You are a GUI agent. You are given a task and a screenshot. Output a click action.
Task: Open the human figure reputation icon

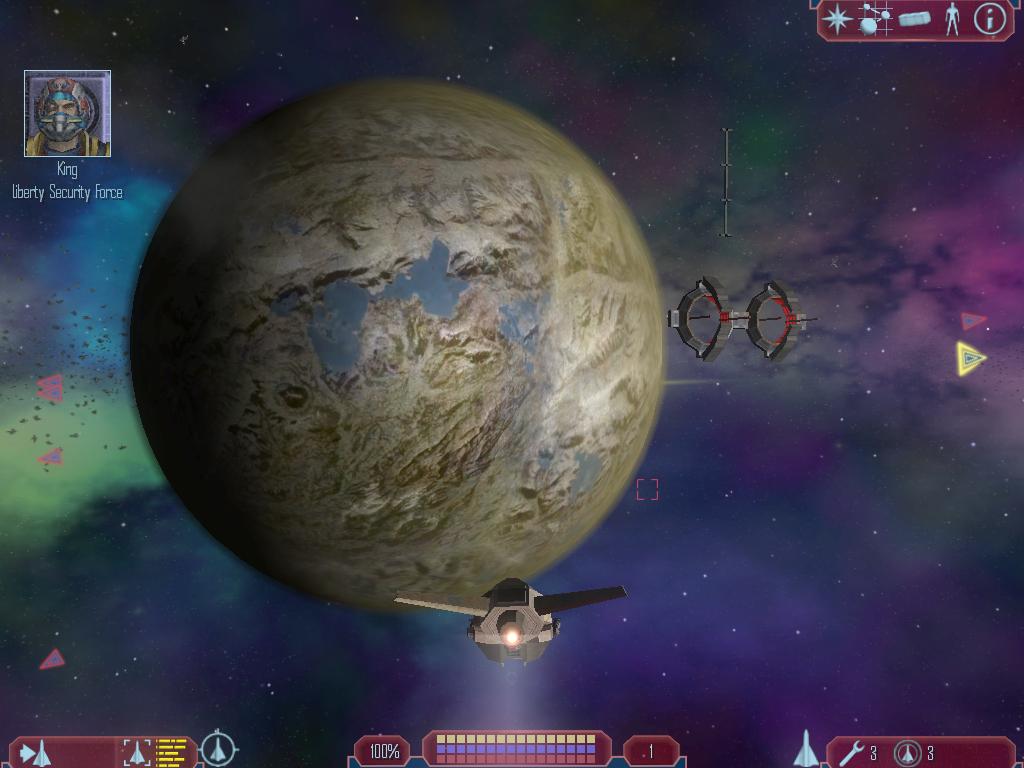(952, 19)
